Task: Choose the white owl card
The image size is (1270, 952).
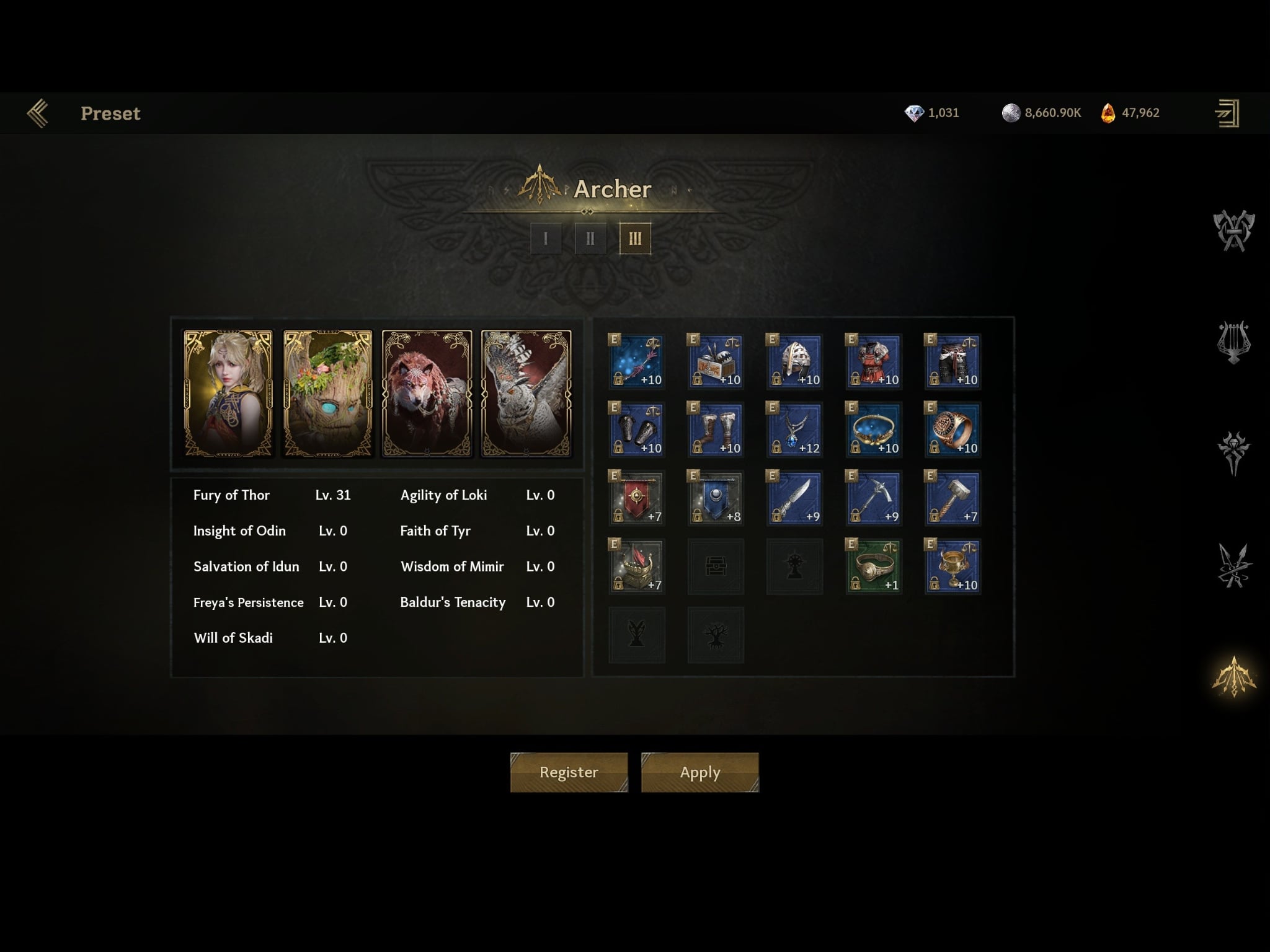Action: click(526, 394)
